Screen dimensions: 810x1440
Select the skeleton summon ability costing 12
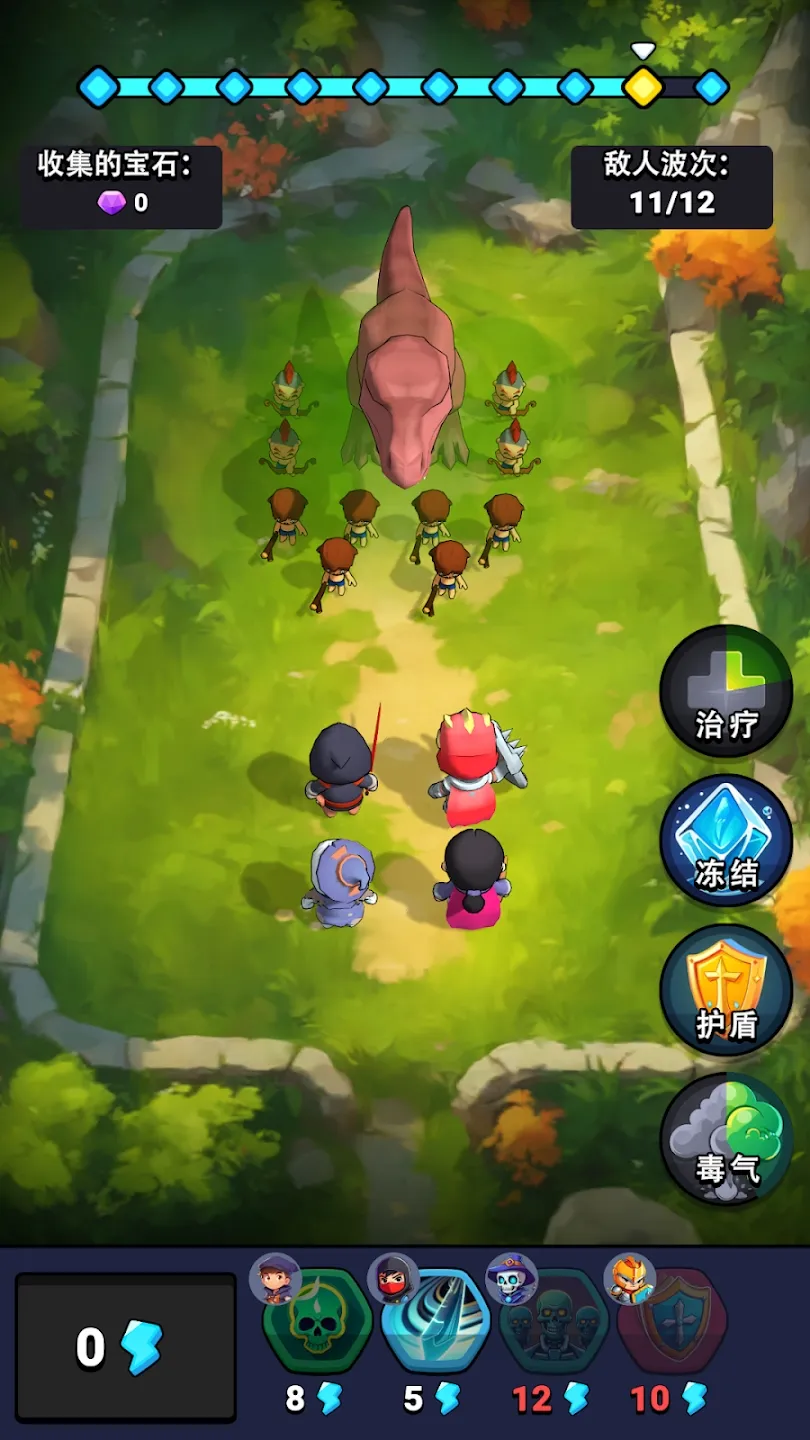554,1322
